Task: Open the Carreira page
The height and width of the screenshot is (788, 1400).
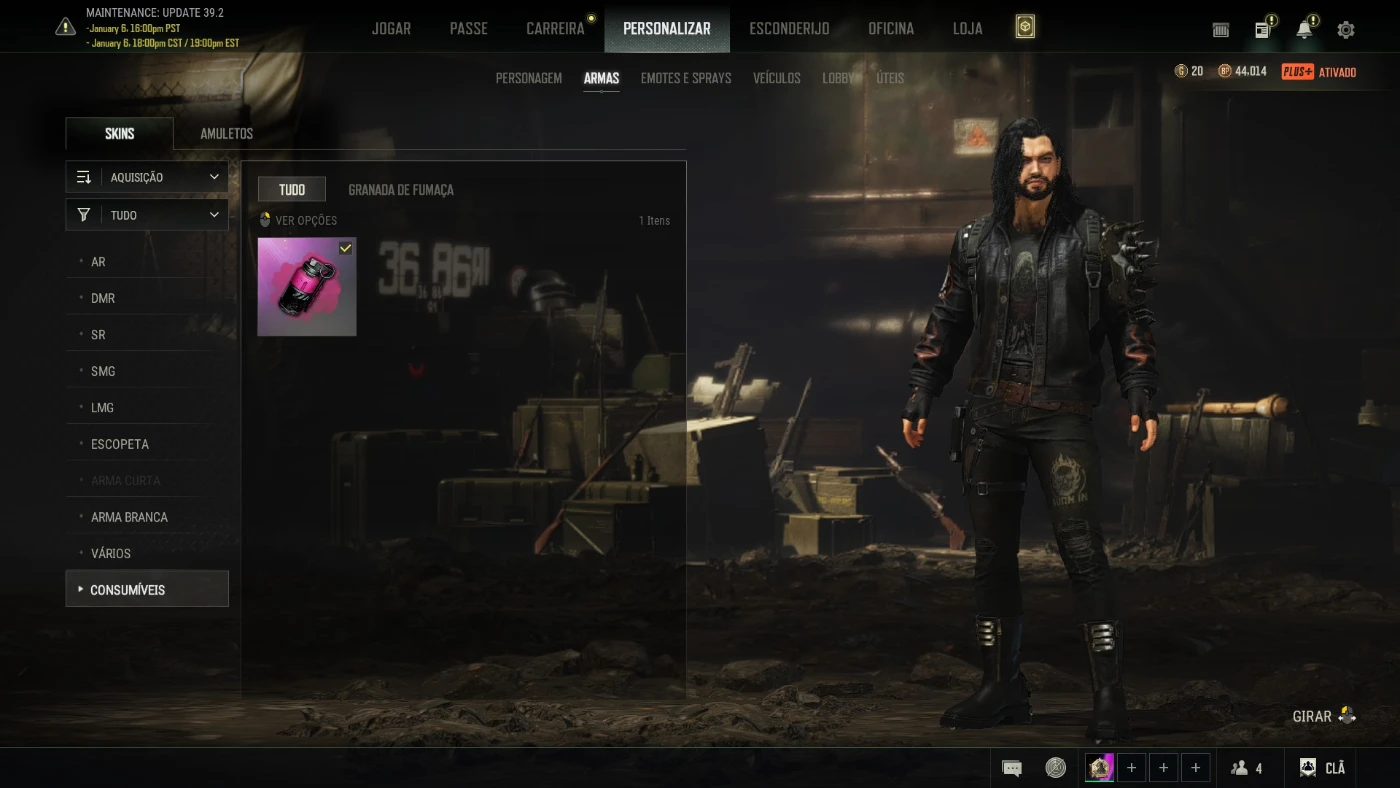Action: coord(555,28)
